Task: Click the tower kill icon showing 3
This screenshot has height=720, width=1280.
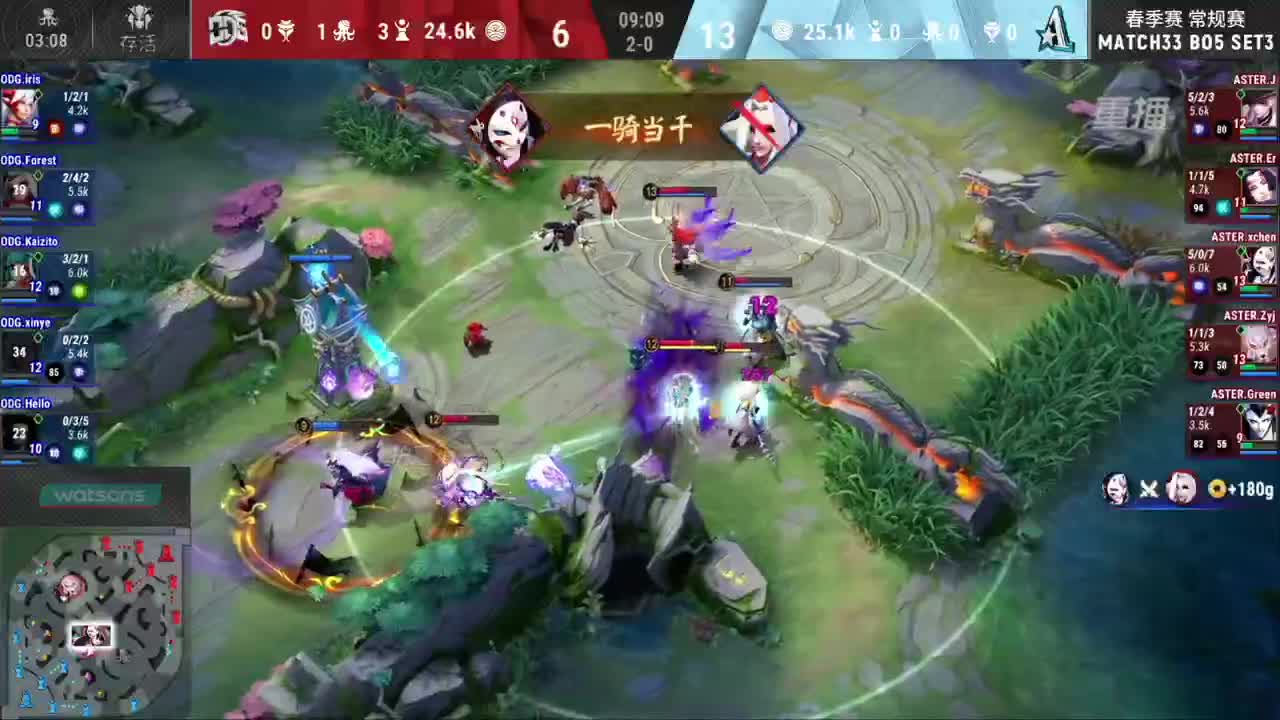Action: (403, 33)
